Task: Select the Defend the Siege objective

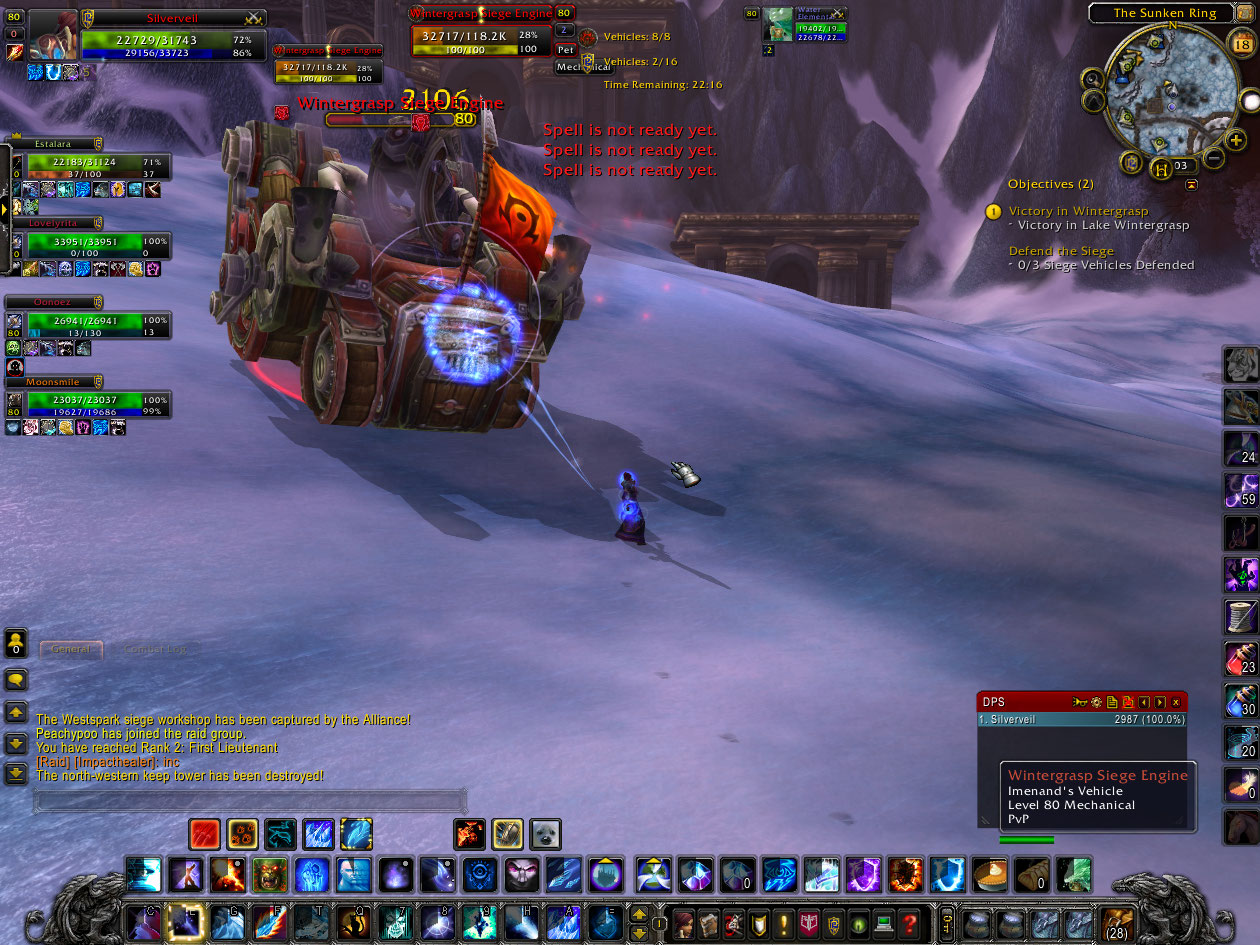Action: (1060, 251)
